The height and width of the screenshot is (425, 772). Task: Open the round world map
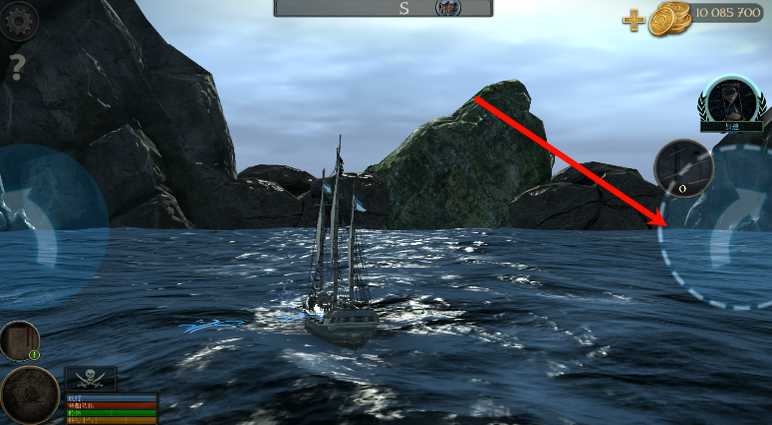click(x=29, y=394)
